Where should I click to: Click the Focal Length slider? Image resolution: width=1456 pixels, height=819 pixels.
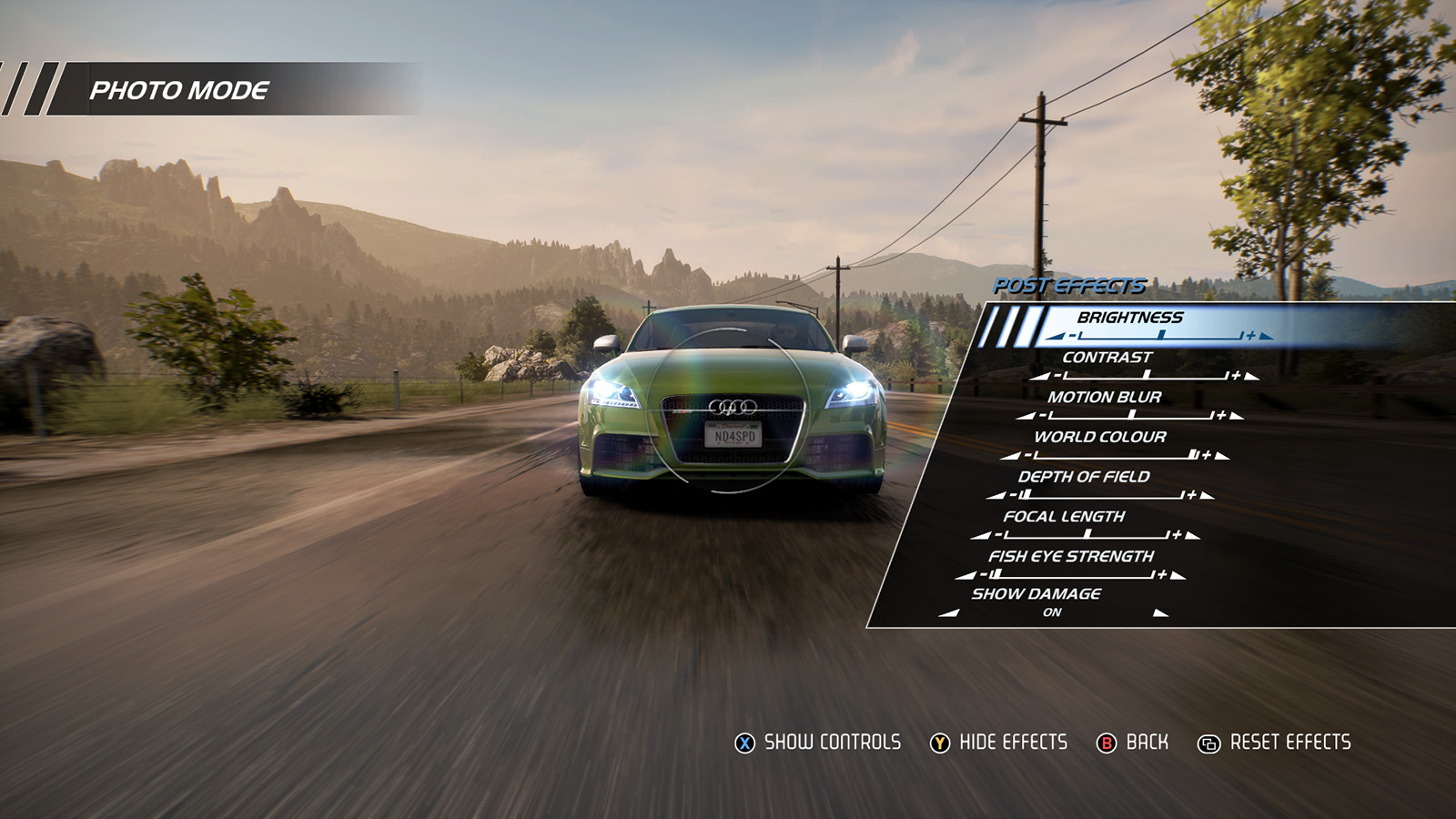click(x=1086, y=535)
